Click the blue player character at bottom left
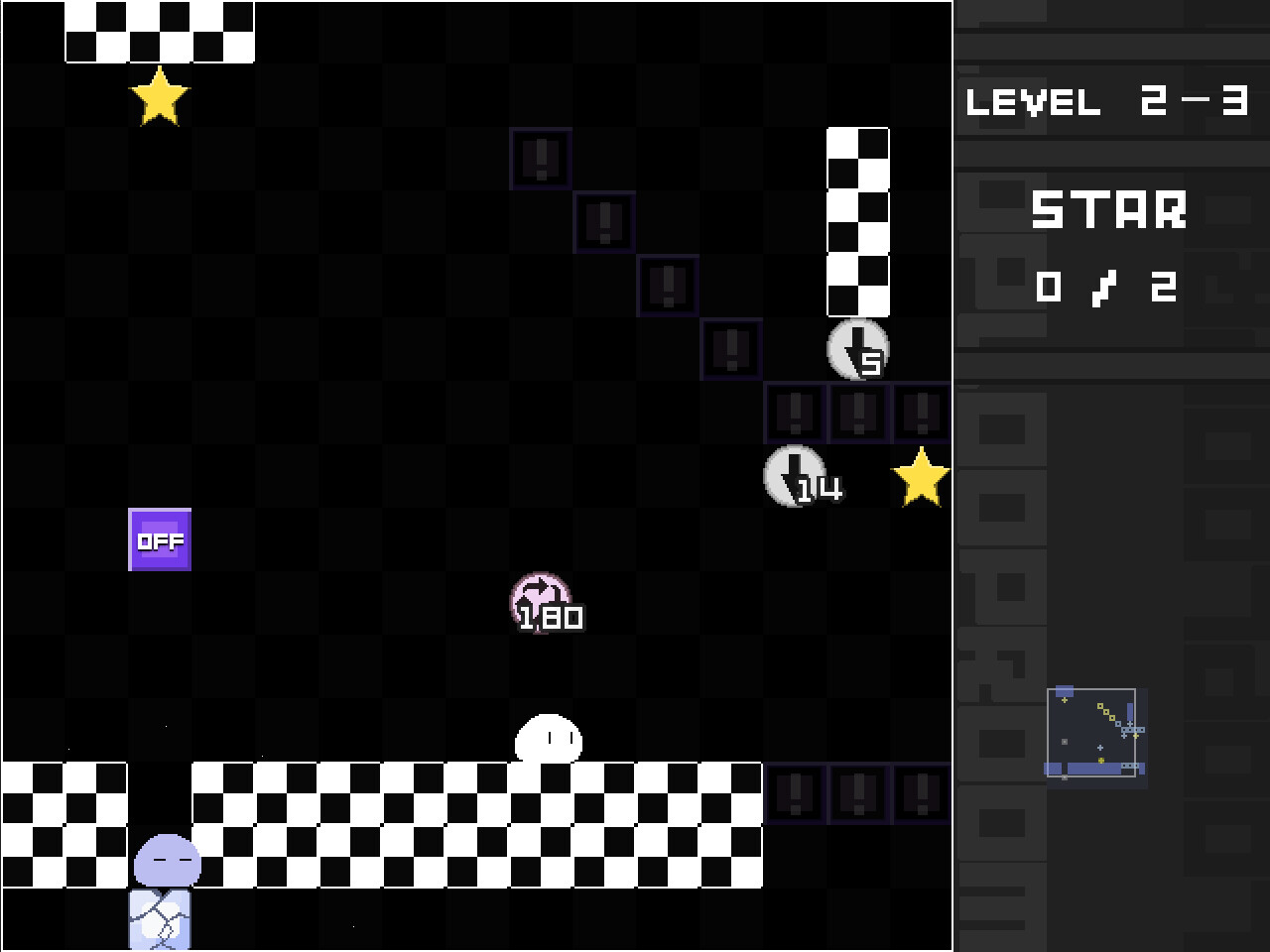The height and width of the screenshot is (952, 1270). click(169, 861)
